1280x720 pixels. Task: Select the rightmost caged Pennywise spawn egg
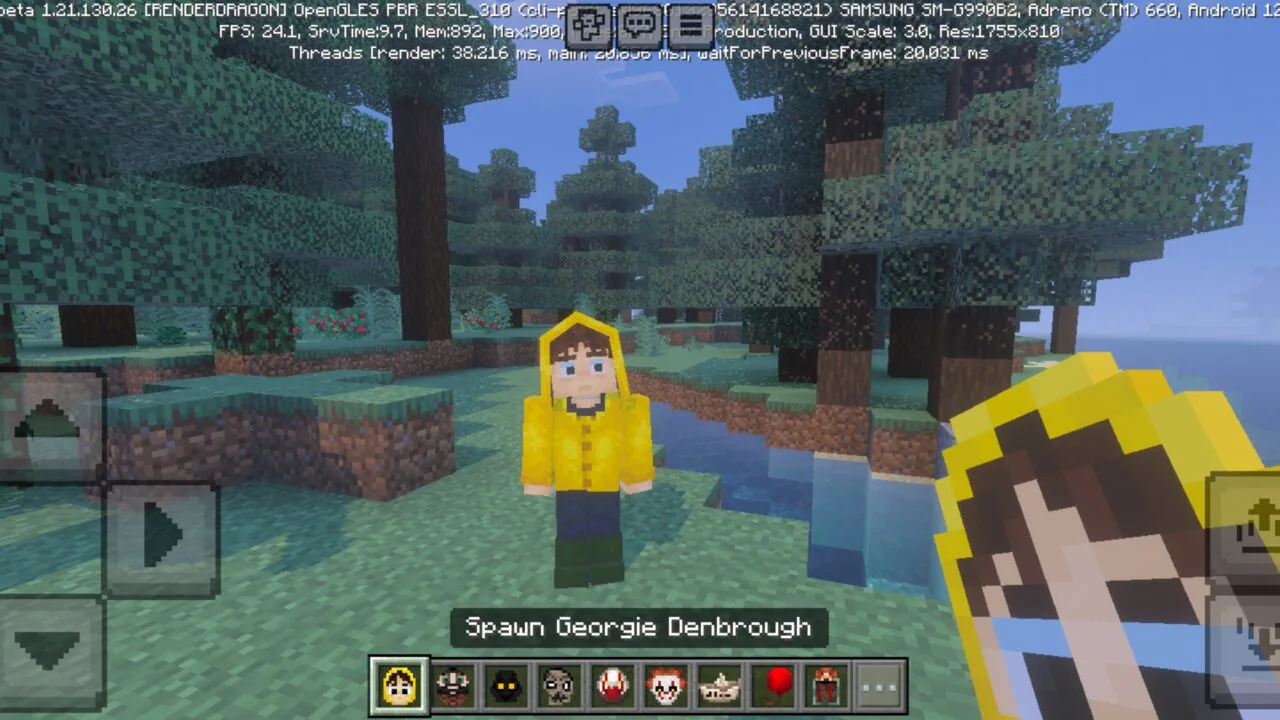[826, 684]
